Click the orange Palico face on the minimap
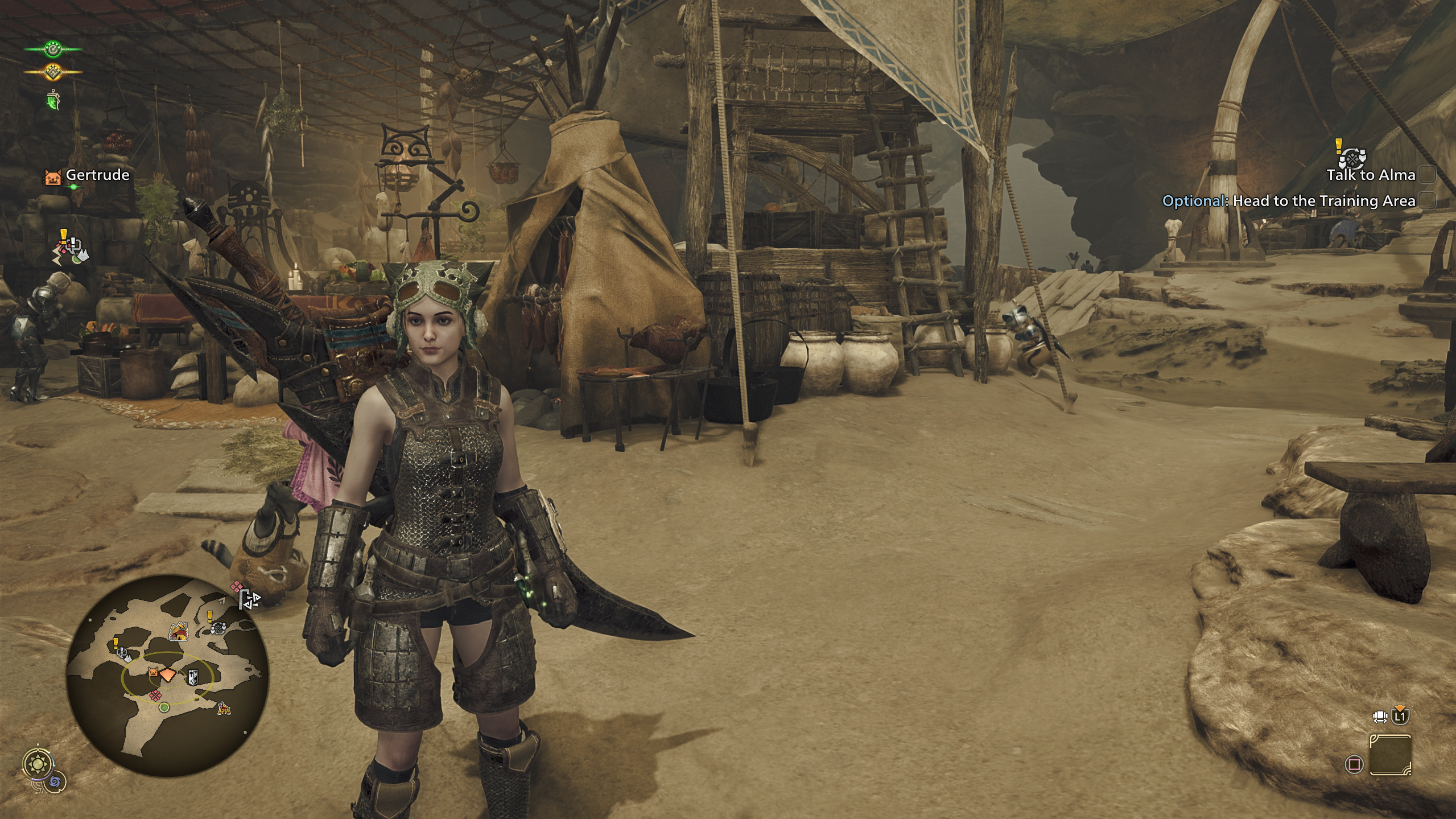This screenshot has width=1456, height=819. [152, 673]
